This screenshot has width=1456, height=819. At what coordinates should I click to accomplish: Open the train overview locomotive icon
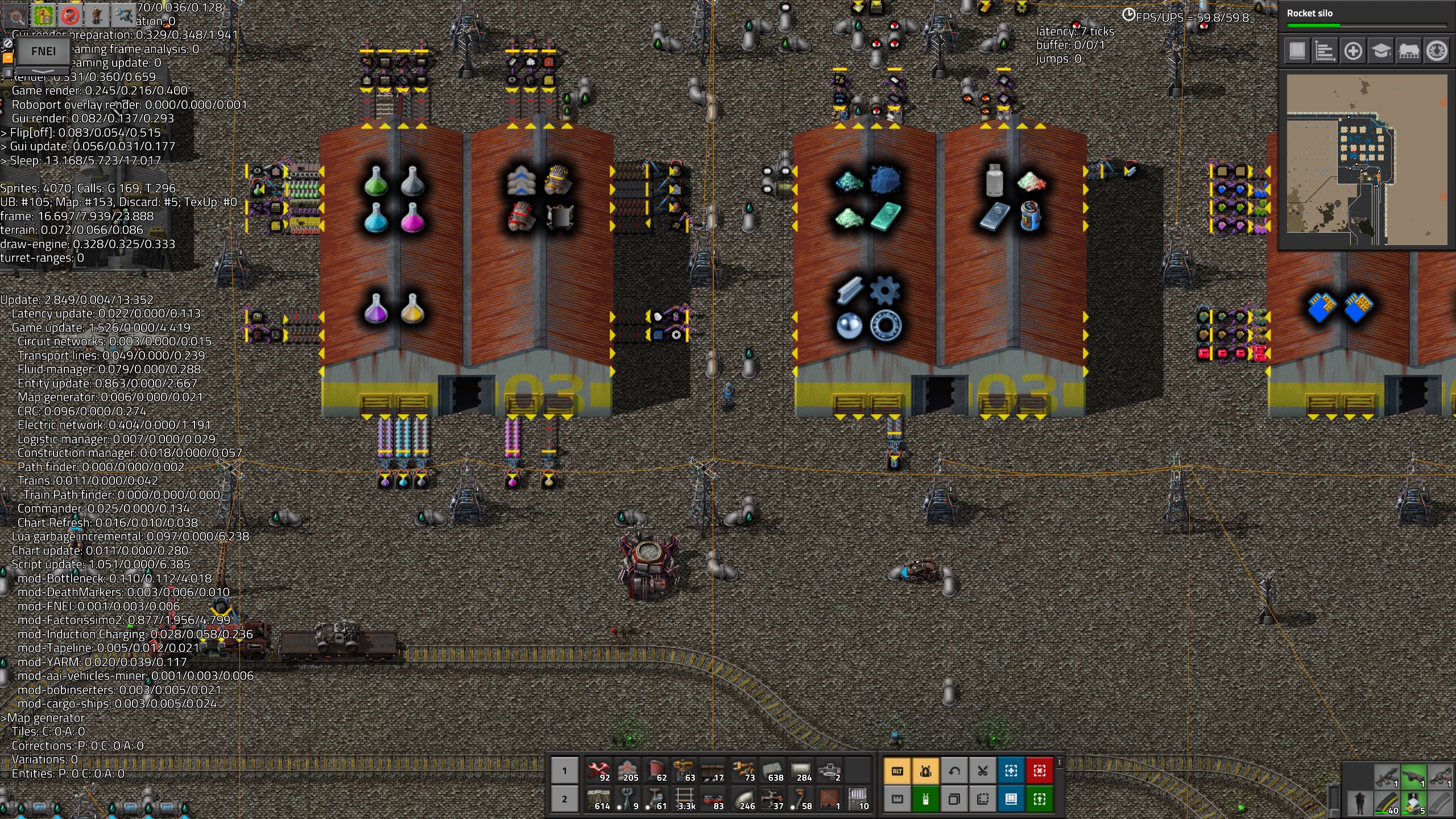pos(1409,52)
